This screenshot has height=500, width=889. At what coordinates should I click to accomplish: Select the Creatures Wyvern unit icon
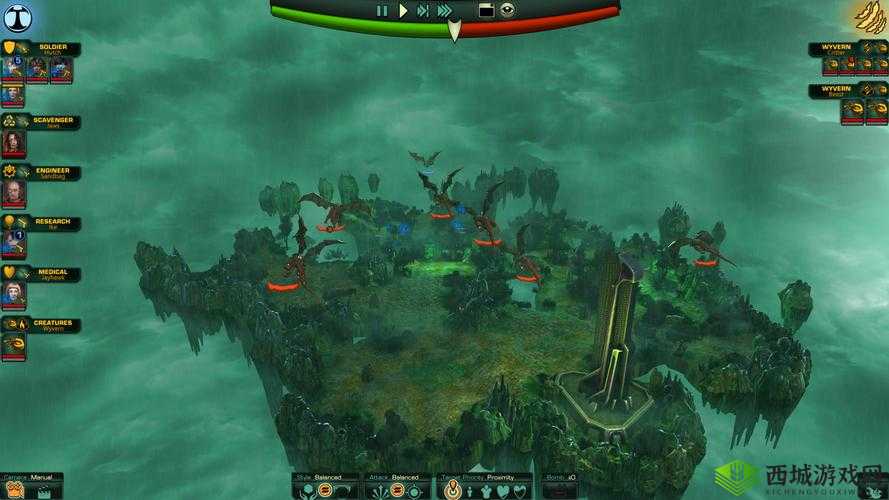click(12, 345)
